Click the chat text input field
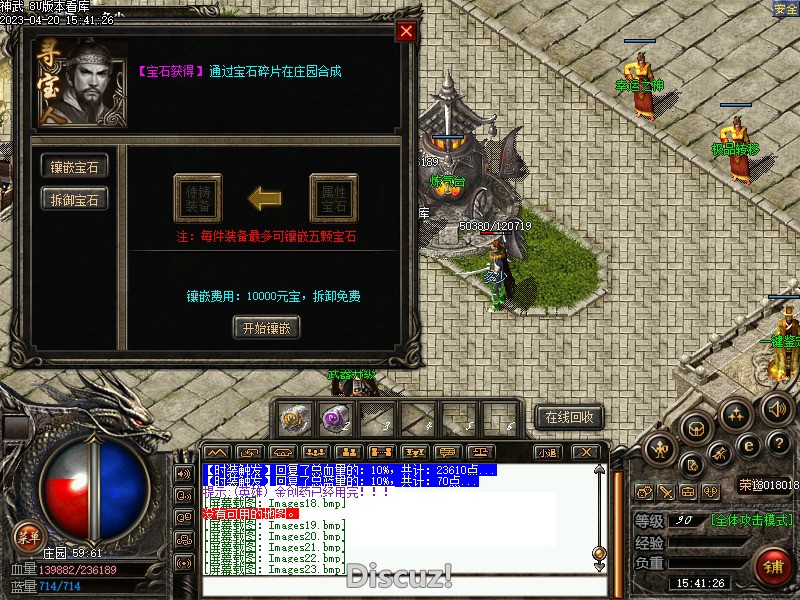The width and height of the screenshot is (800, 600). [400, 585]
